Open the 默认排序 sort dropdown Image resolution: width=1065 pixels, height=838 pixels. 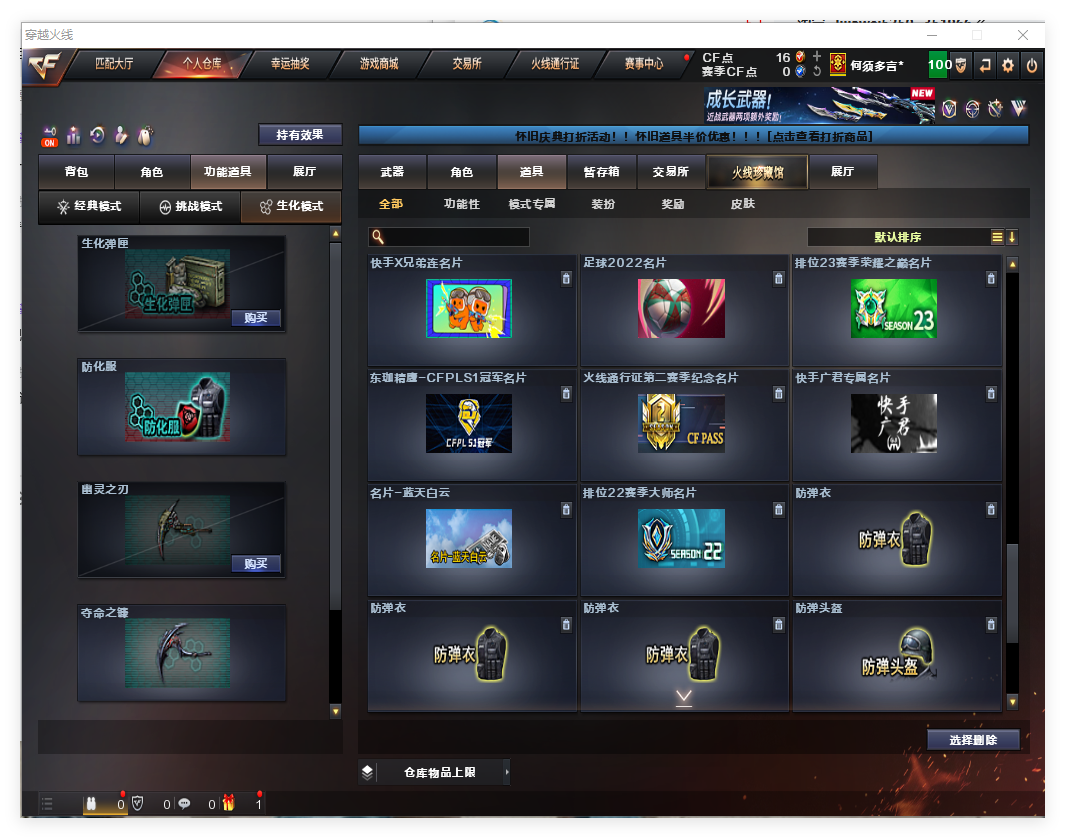pyautogui.click(x=898, y=237)
